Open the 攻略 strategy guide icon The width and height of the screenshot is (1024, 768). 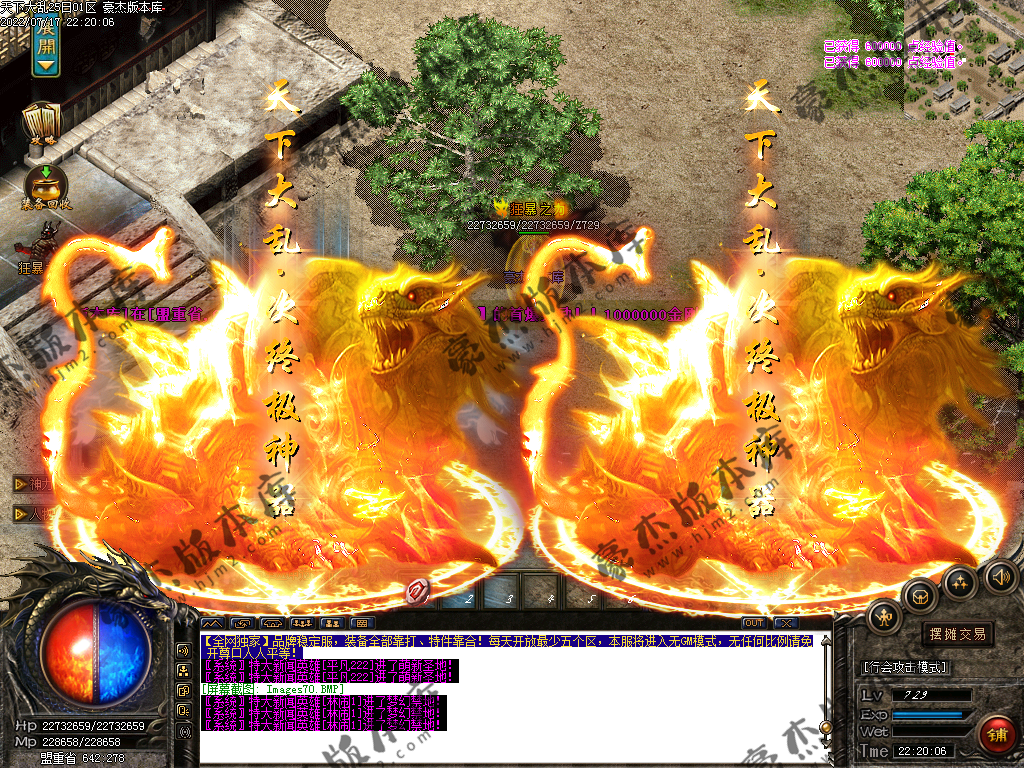coord(42,124)
